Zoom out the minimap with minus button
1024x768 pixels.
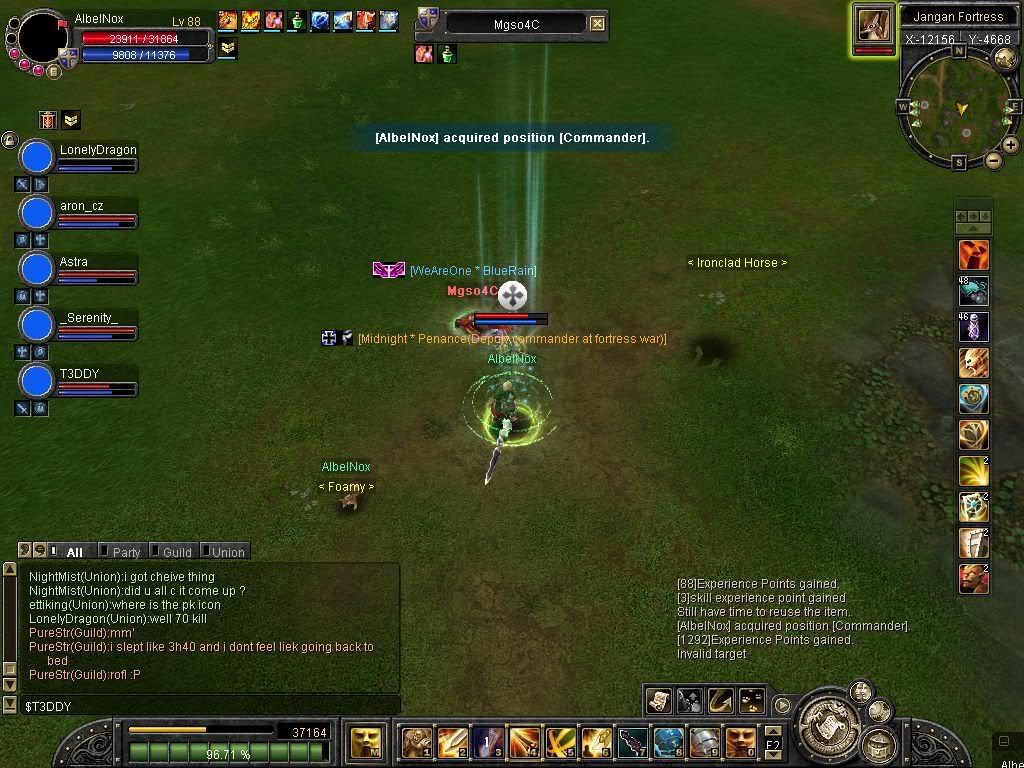[x=993, y=160]
